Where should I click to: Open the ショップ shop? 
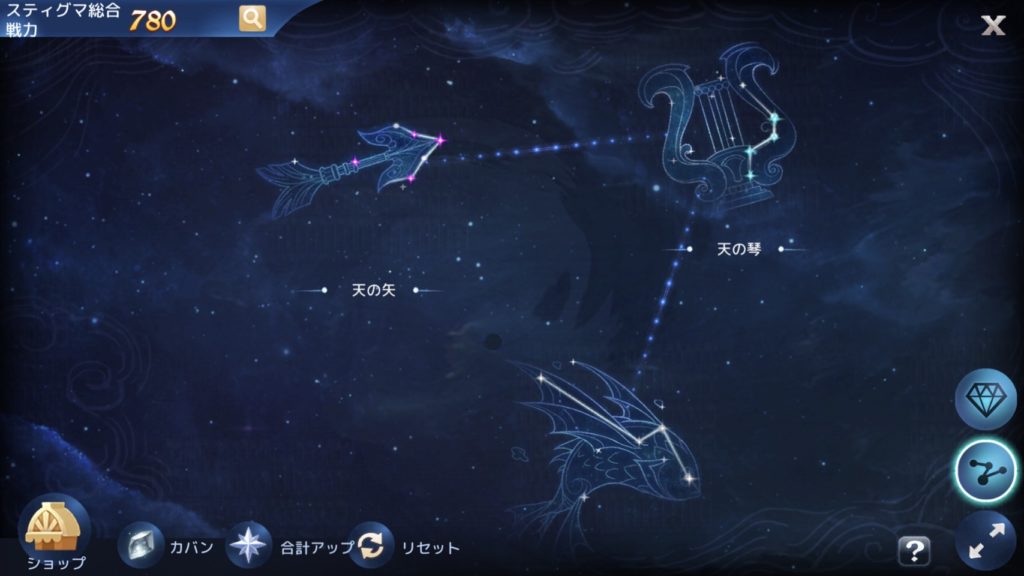57,531
